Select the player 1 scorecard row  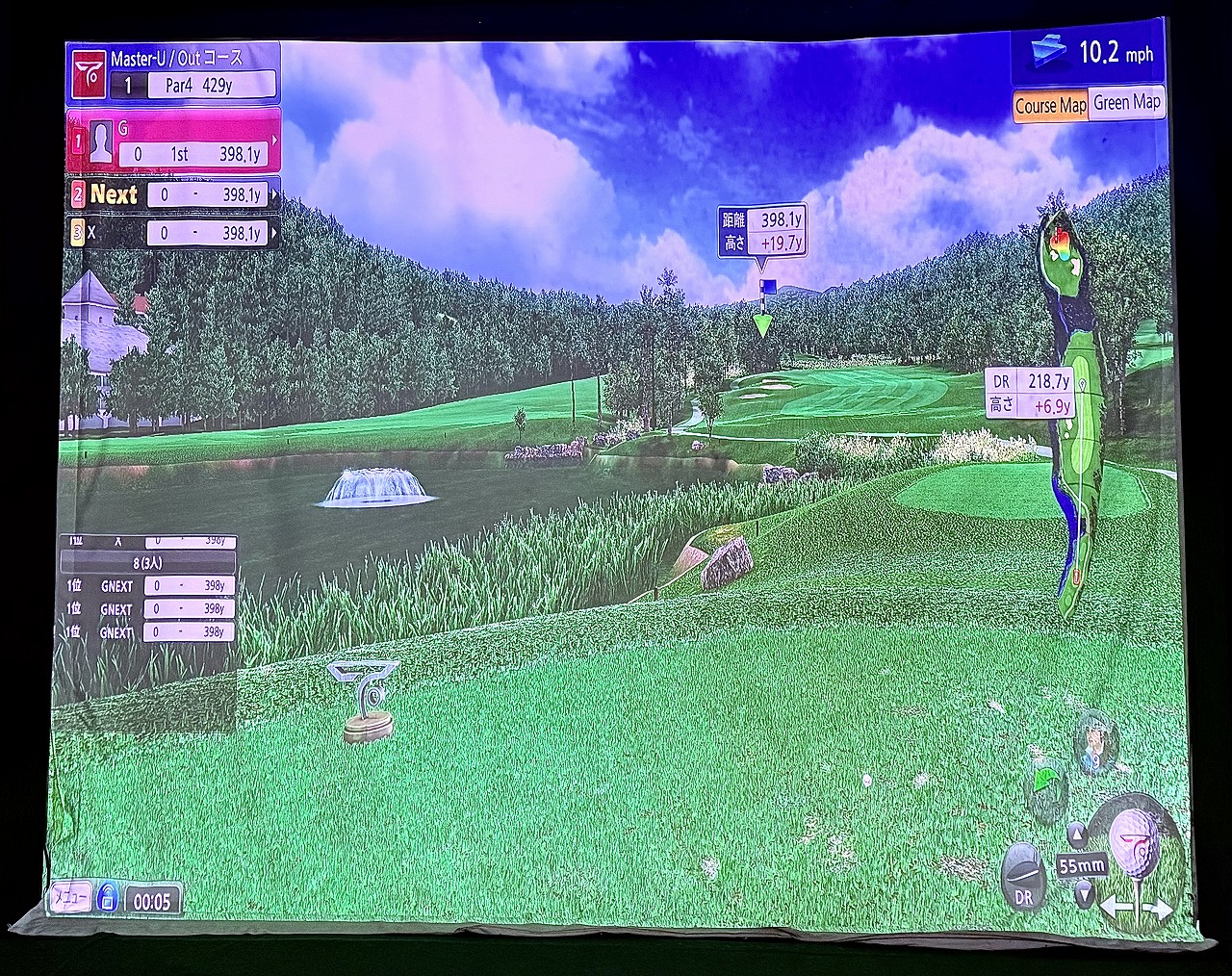click(173, 141)
